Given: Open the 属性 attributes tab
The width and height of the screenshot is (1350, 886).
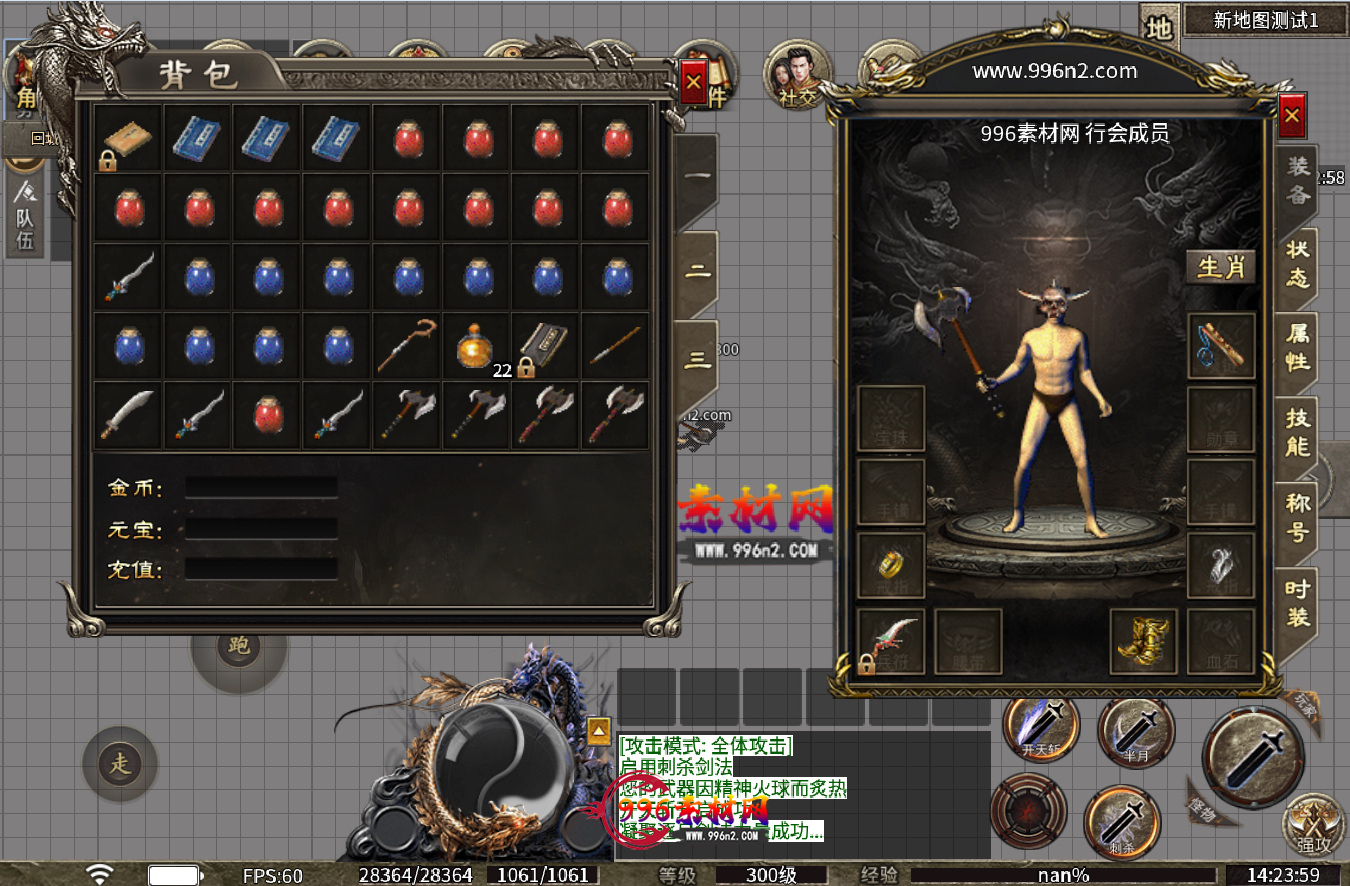Looking at the screenshot, I should [1297, 347].
